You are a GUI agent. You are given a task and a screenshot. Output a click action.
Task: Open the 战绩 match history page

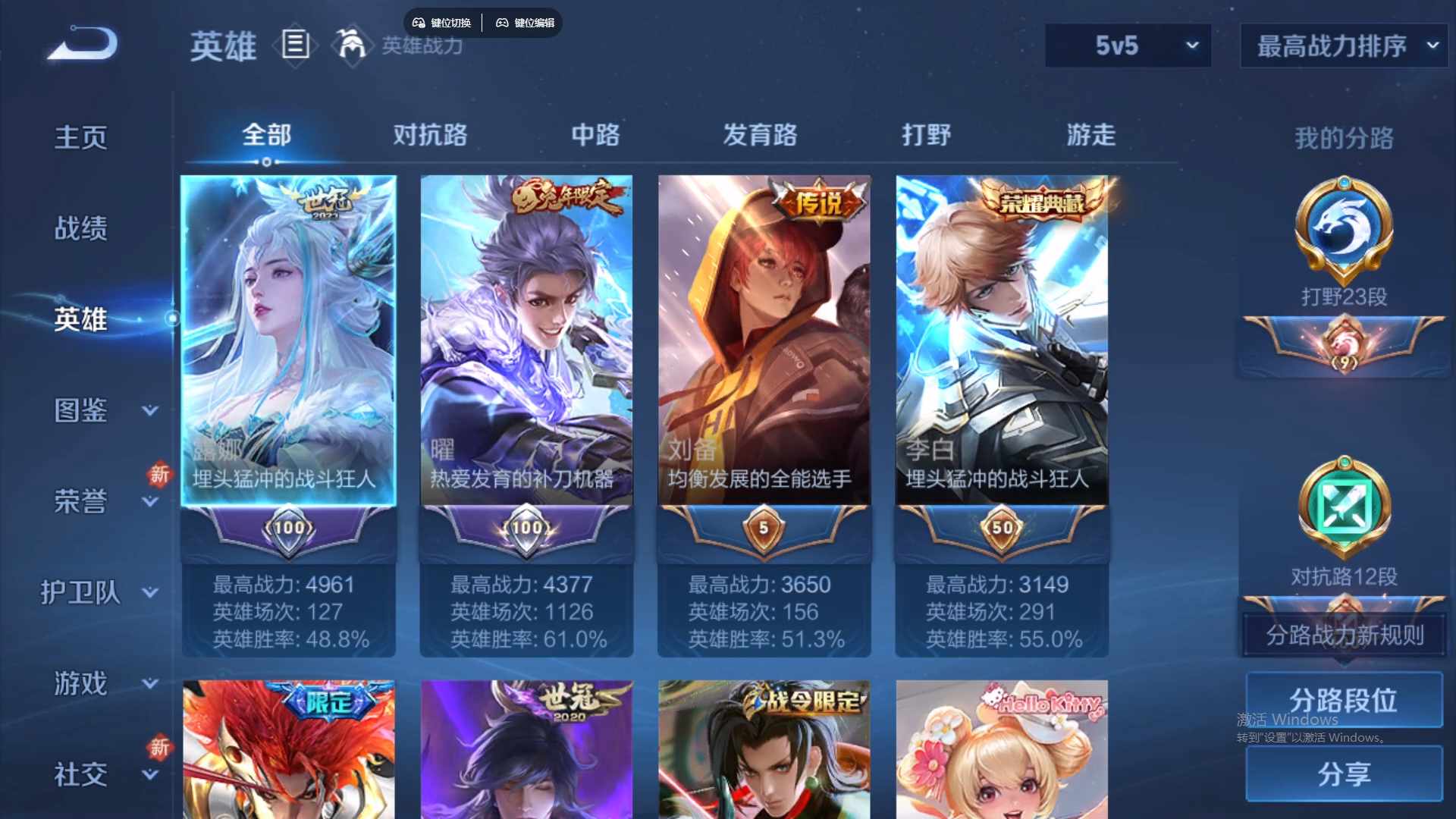click(82, 227)
